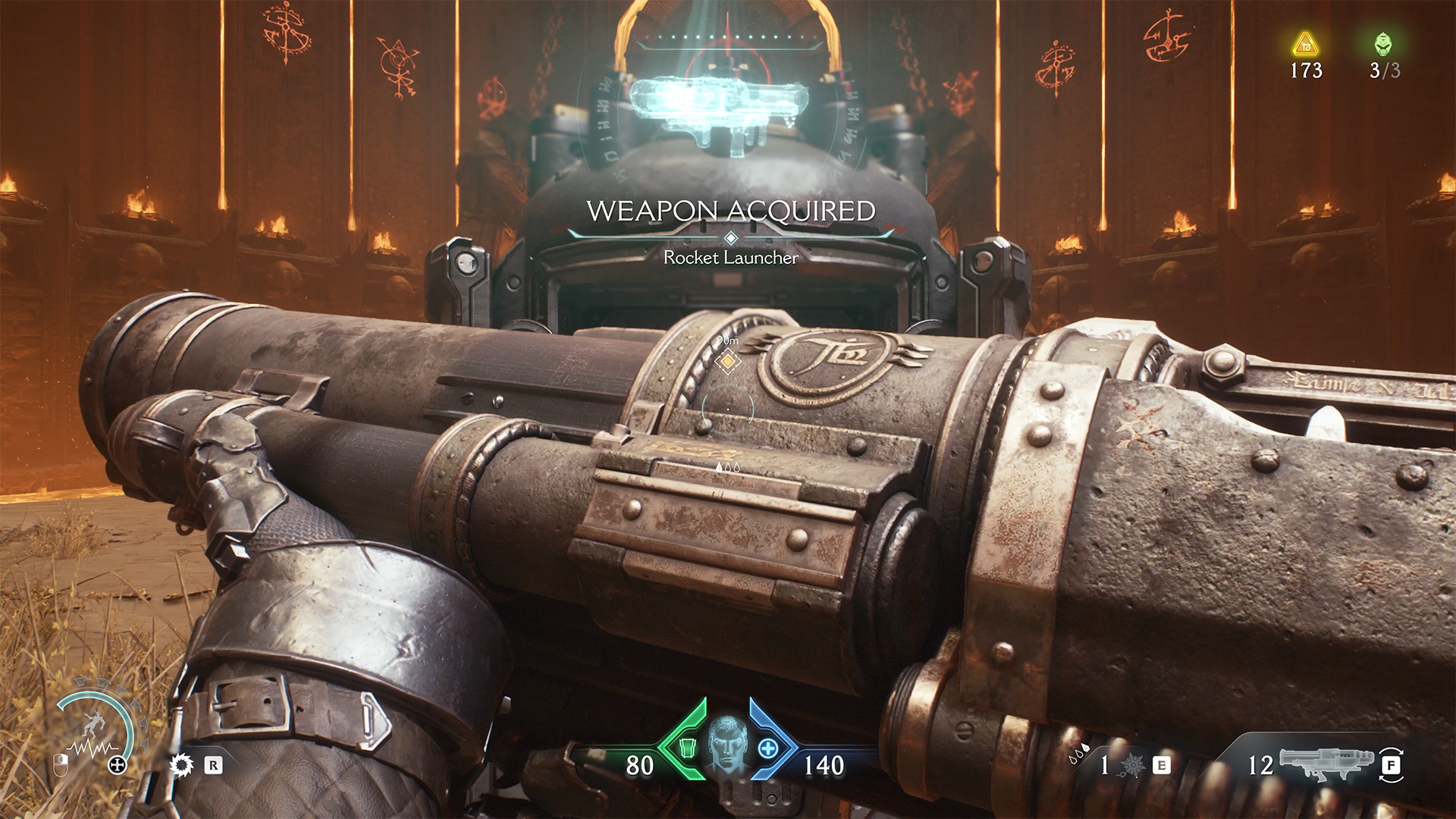Click the blue health cross icon
Viewport: 1456px width, 819px height.
(768, 749)
